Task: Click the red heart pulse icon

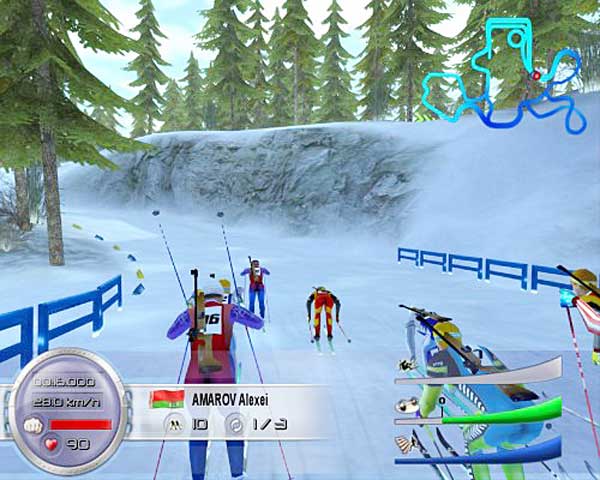Action: point(51,443)
